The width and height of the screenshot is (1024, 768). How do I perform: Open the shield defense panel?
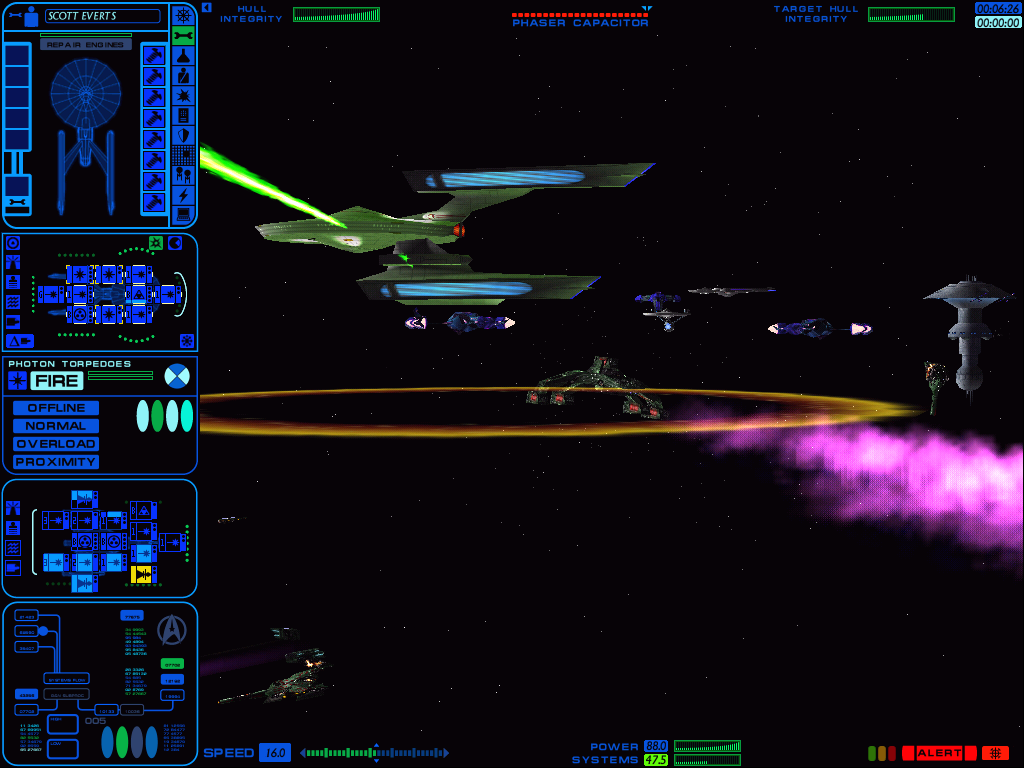point(183,135)
